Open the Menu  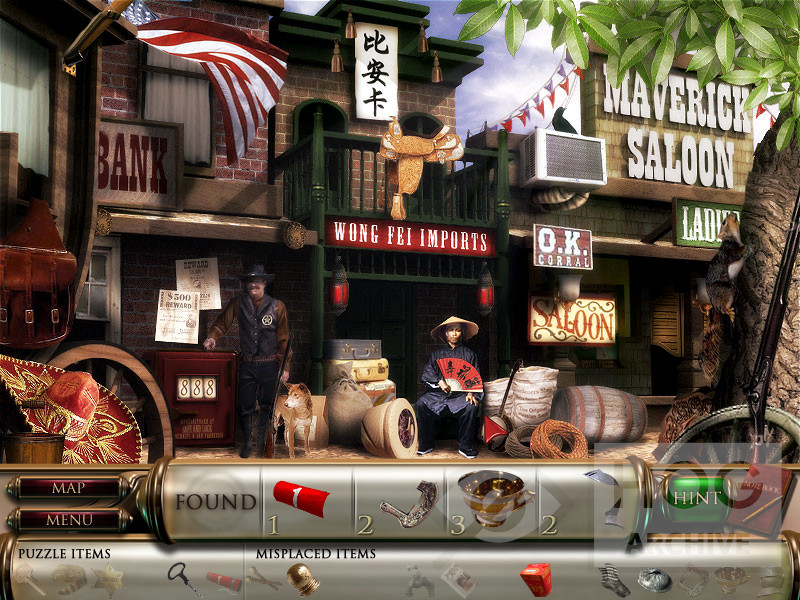coord(68,520)
